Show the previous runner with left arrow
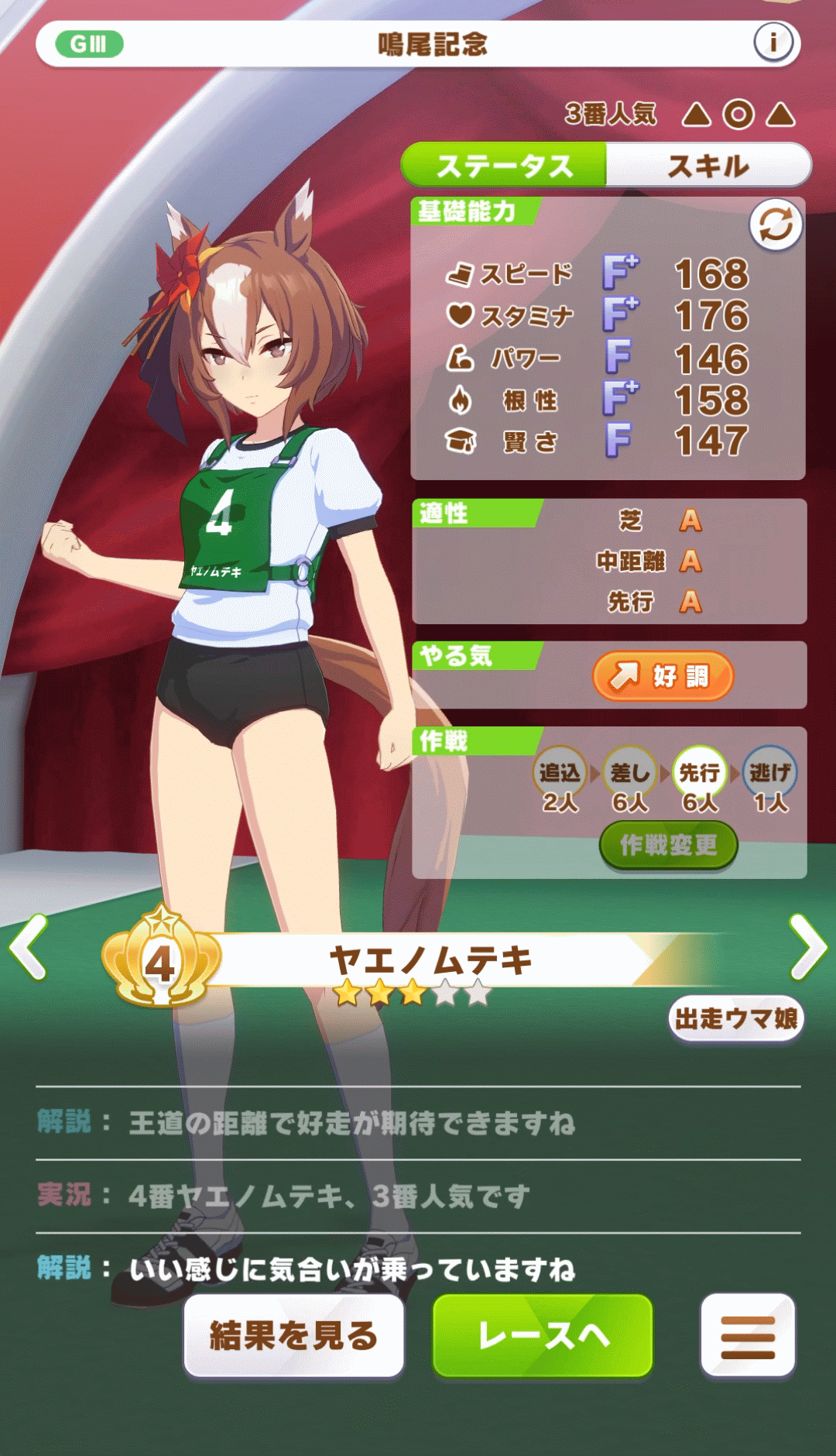This screenshot has width=836, height=1456. tap(29, 946)
